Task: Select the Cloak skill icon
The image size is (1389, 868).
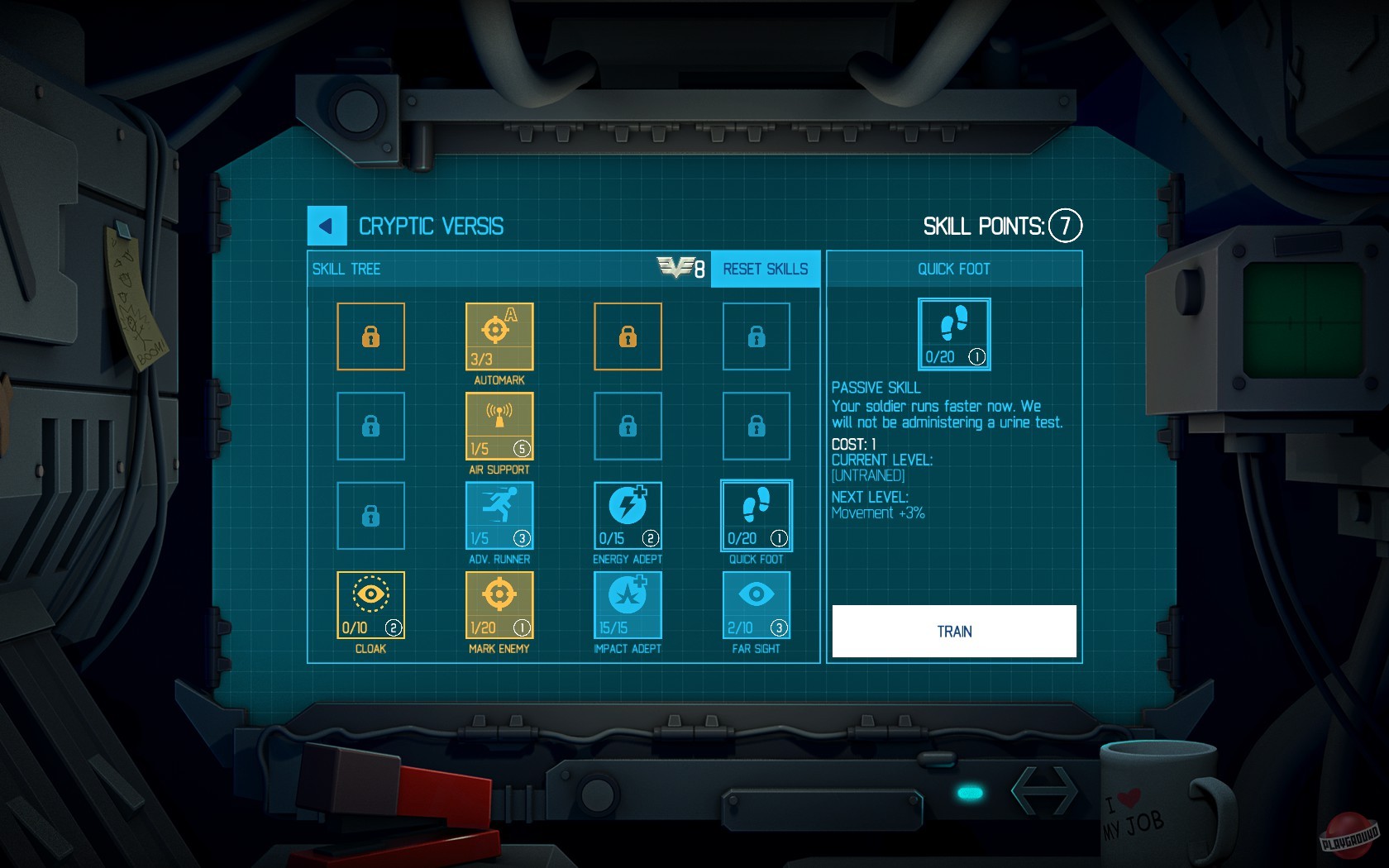Action: pos(370,605)
